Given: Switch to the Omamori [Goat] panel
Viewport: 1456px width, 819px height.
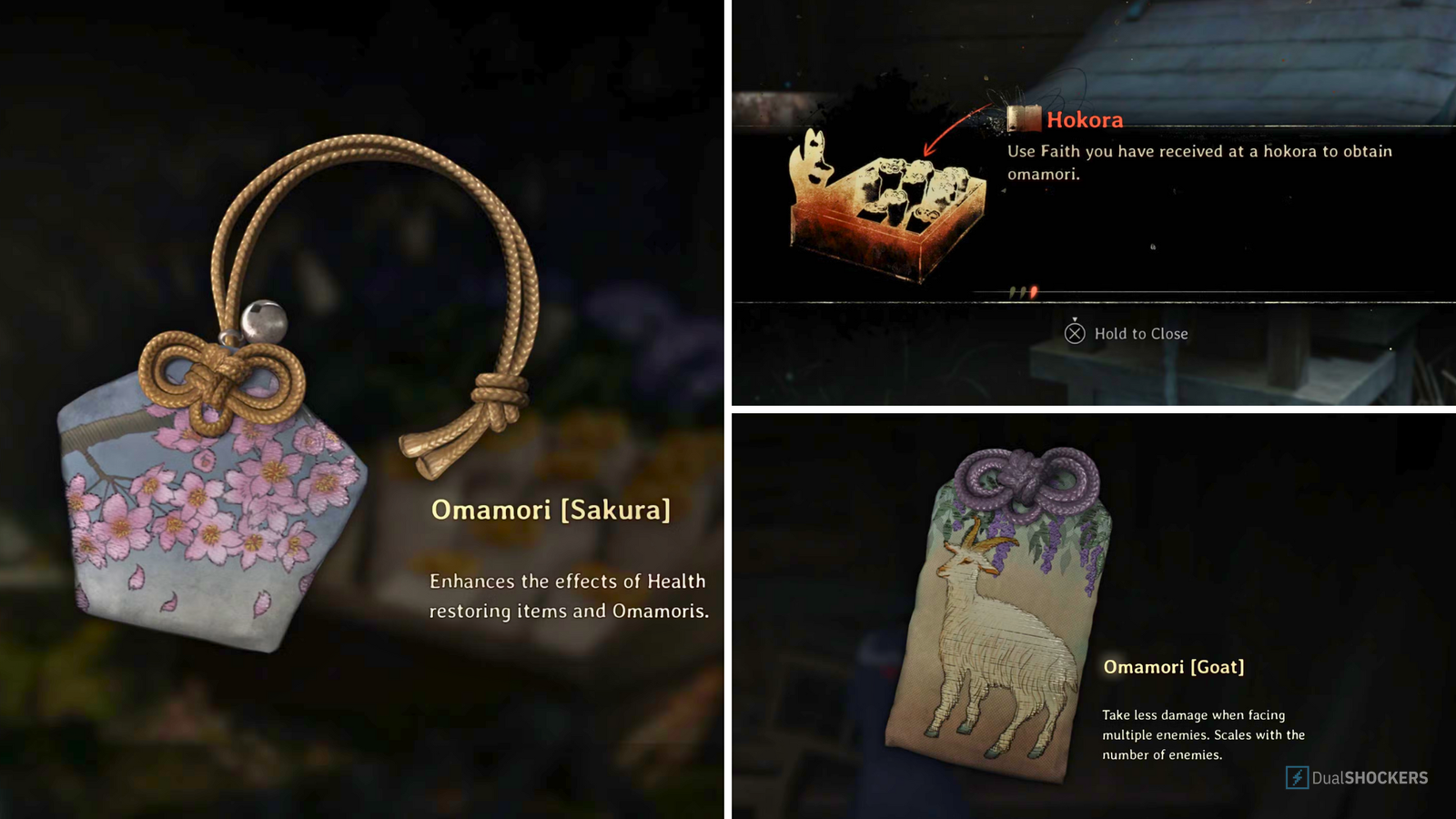Looking at the screenshot, I should tap(1092, 614).
